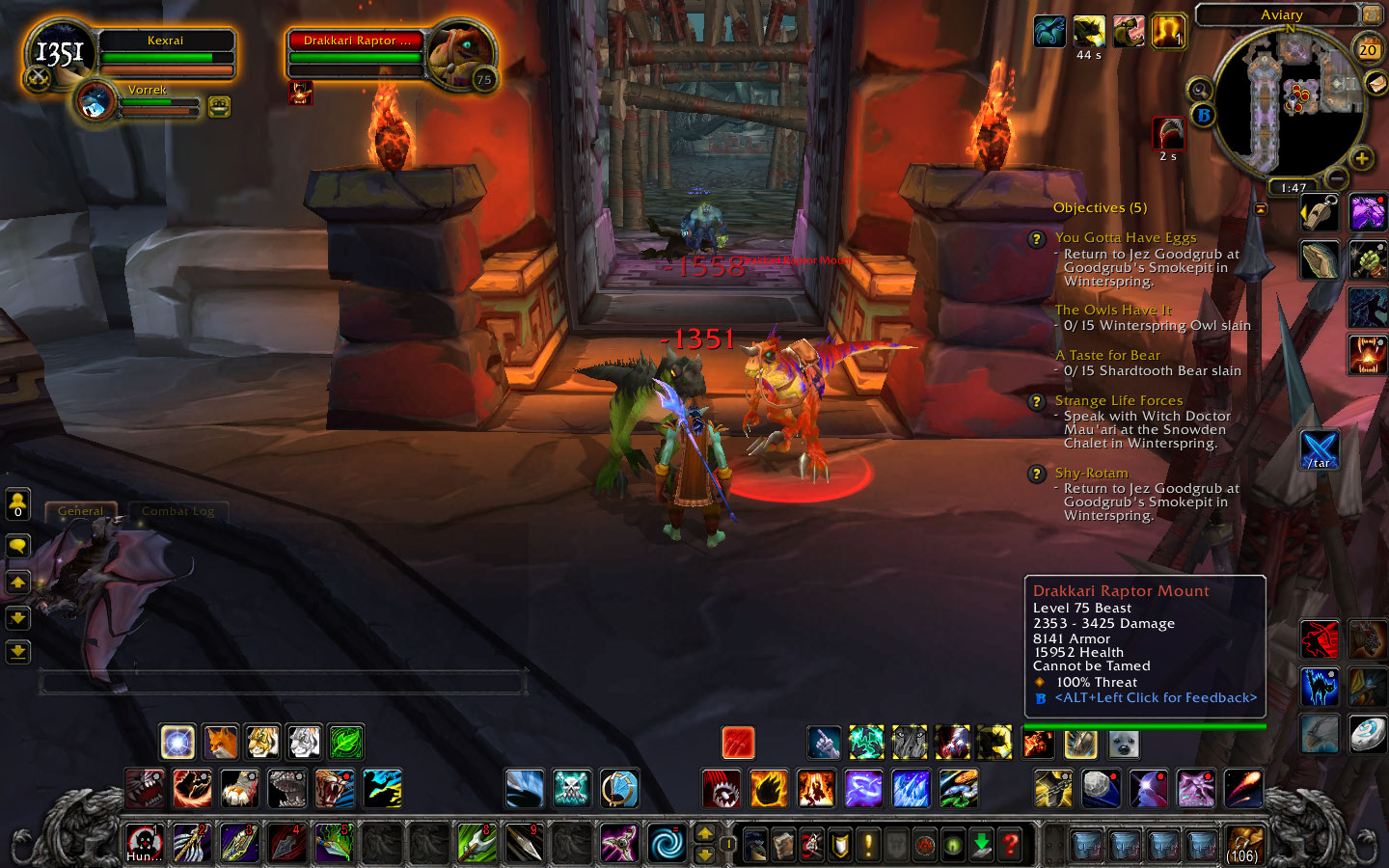Activate the fox aspect icon on the action bar
Image resolution: width=1389 pixels, height=868 pixels.
pyautogui.click(x=220, y=742)
